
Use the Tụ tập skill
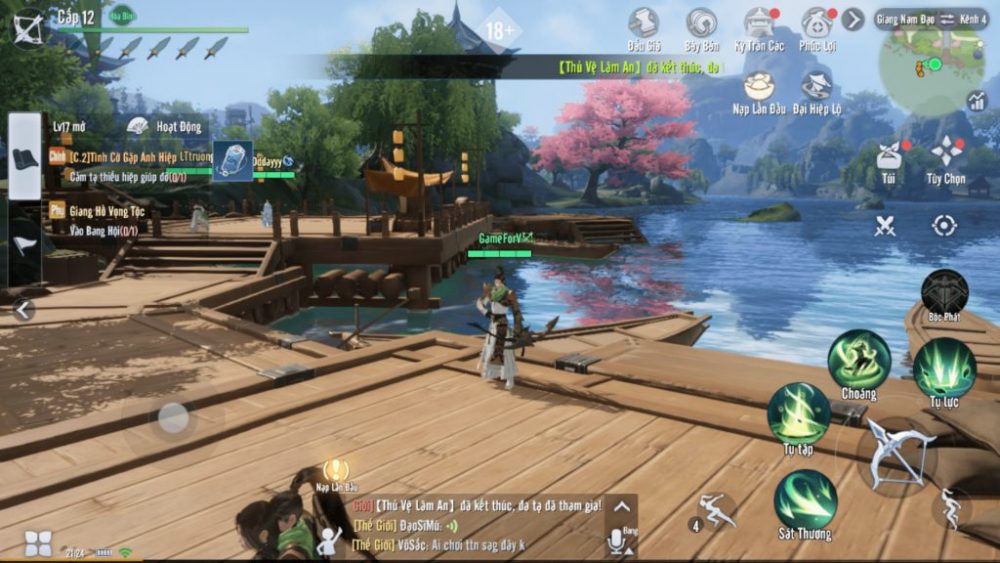(798, 413)
